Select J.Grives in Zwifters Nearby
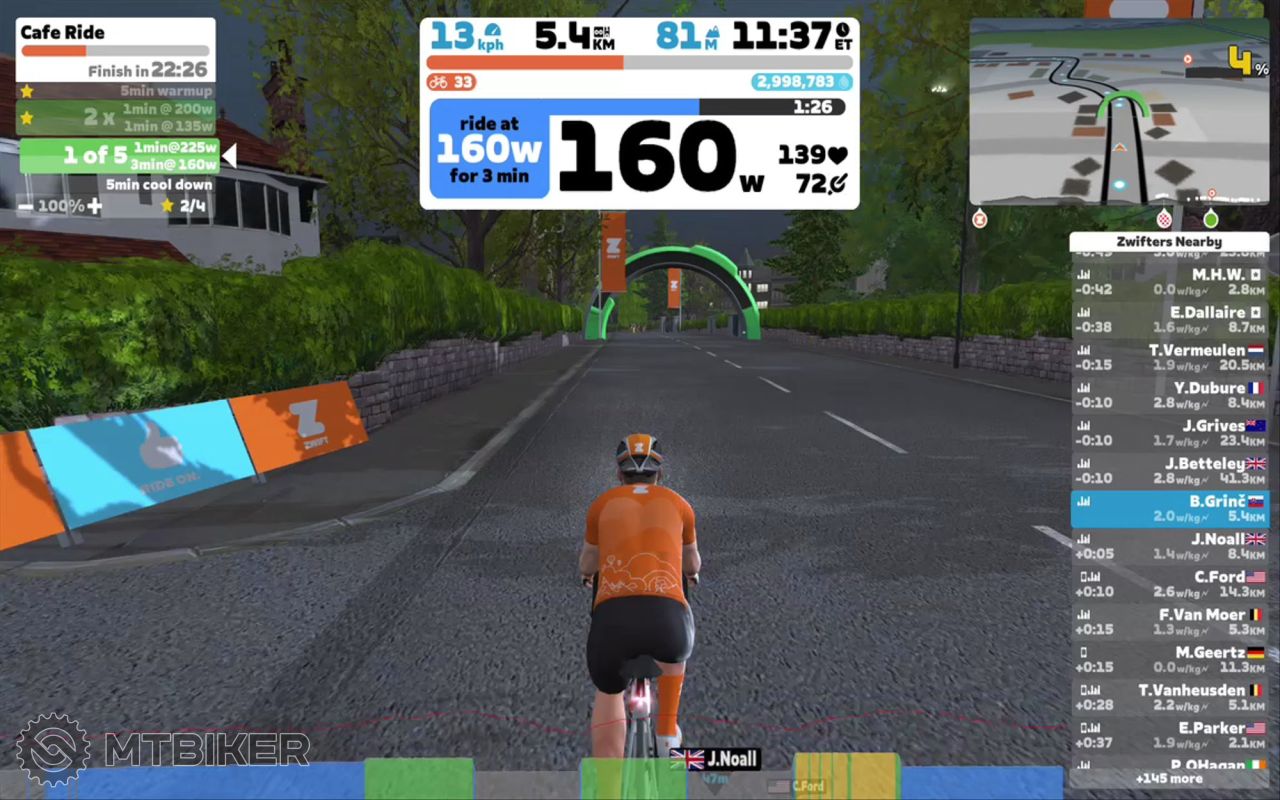The height and width of the screenshot is (800, 1280). pyautogui.click(x=1169, y=433)
